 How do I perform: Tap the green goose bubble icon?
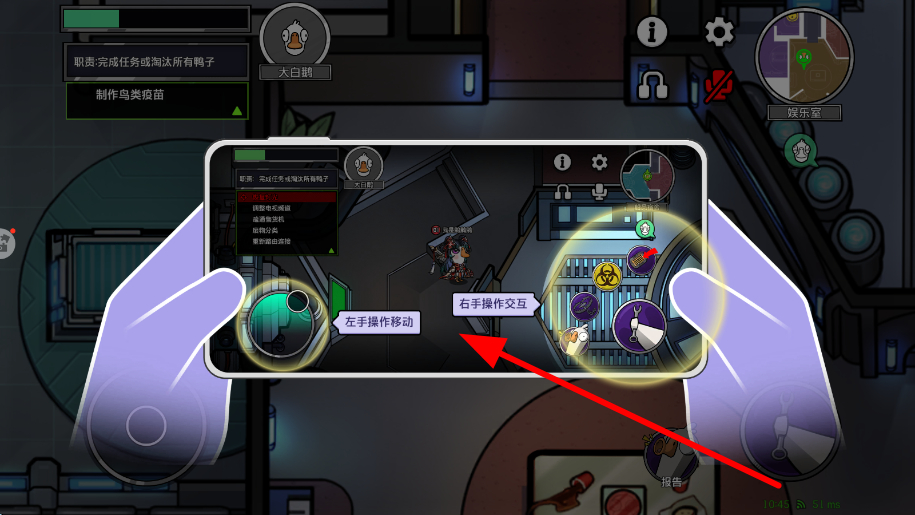(x=800, y=151)
